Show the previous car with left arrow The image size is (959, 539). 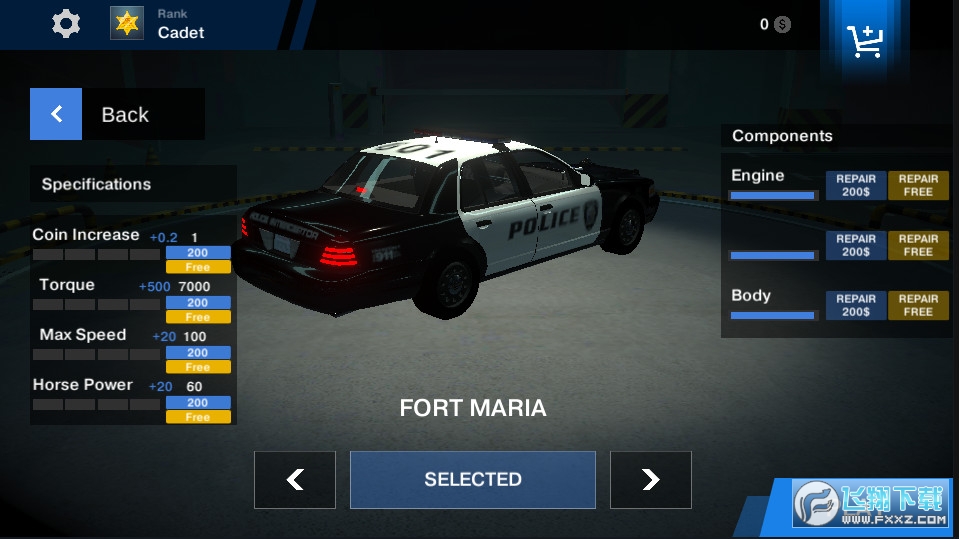click(294, 480)
